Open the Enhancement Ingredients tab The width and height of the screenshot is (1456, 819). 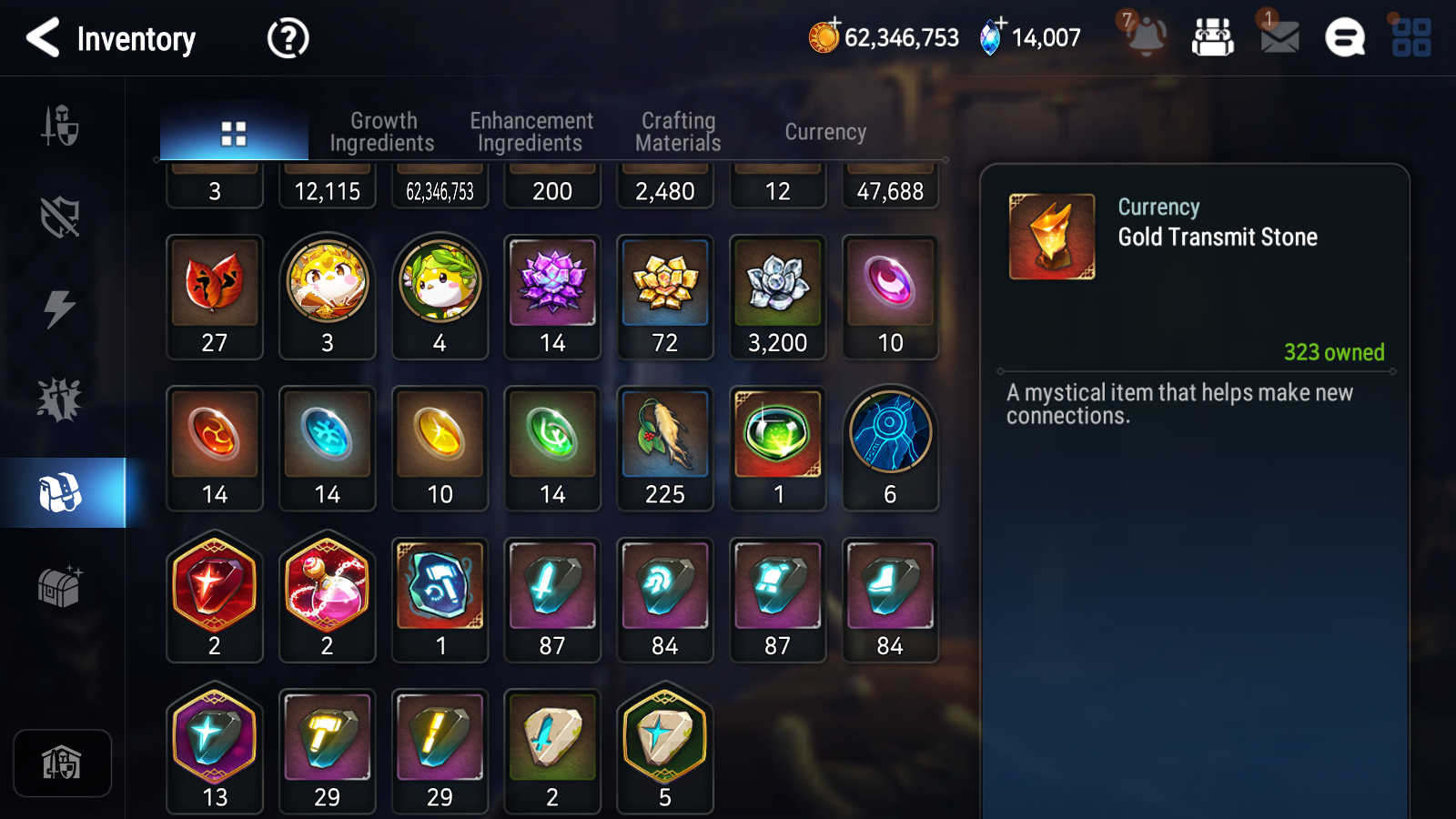point(531,132)
